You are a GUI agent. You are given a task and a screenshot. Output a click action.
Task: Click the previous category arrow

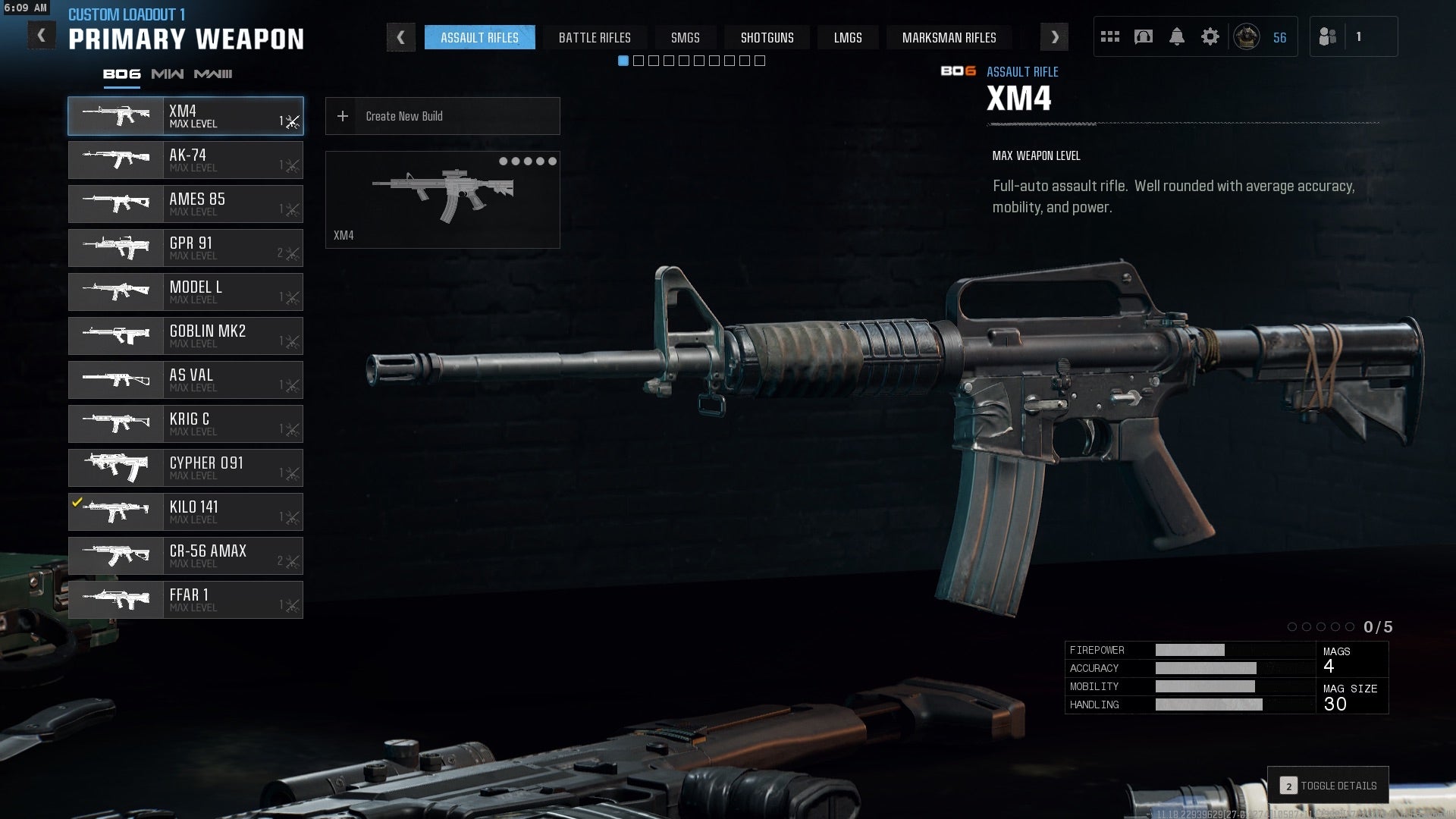coord(400,37)
